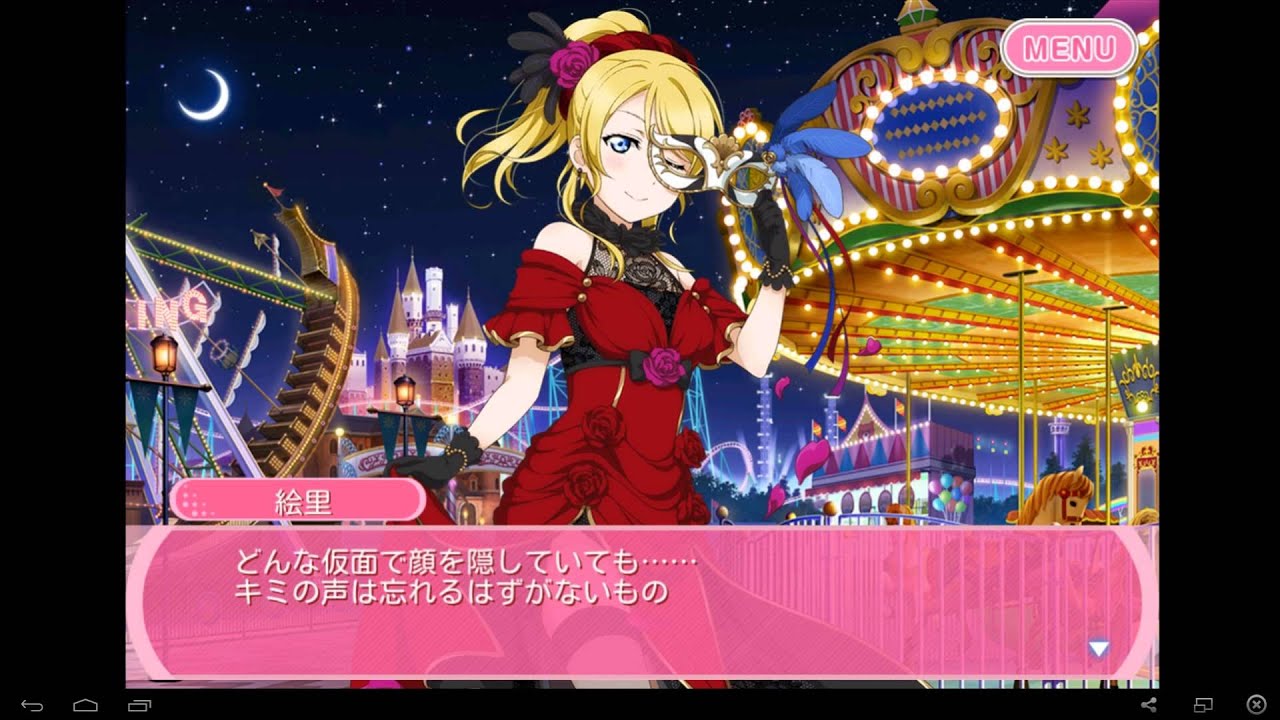
Task: Open the pink MENU button
Action: tap(1069, 48)
